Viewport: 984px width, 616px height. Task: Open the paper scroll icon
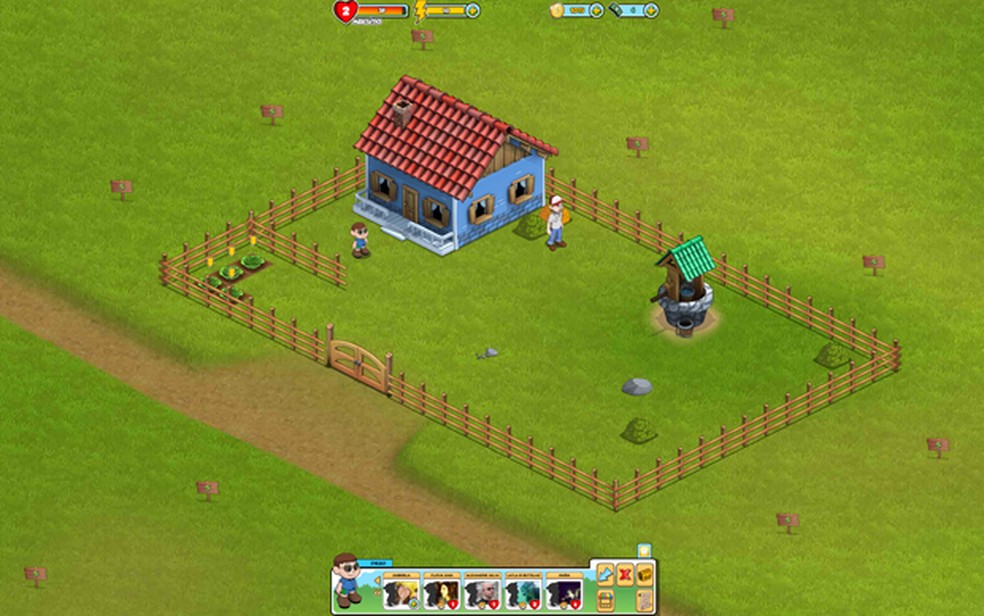[x=644, y=599]
